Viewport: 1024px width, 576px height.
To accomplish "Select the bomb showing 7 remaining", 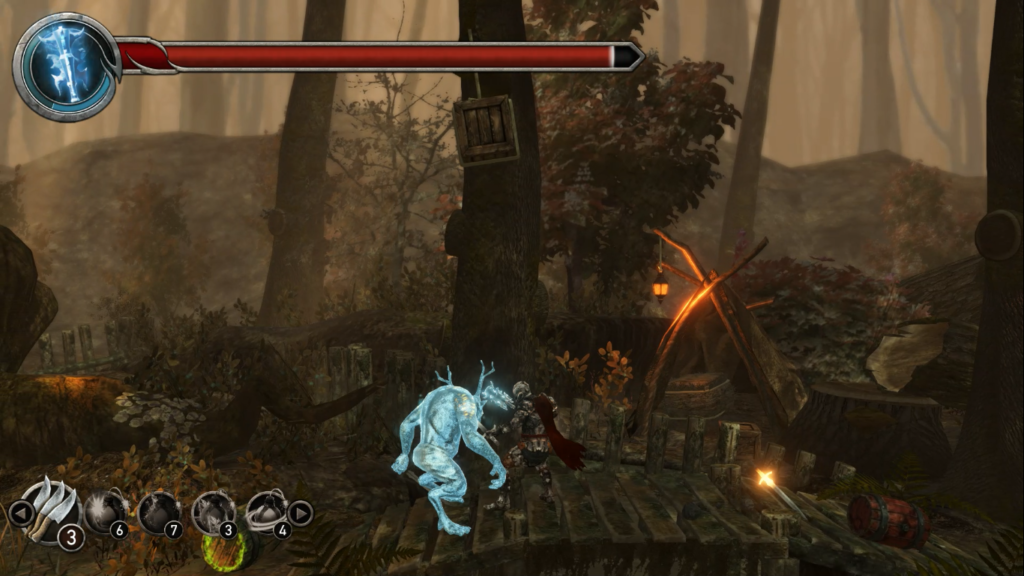I will coord(158,513).
